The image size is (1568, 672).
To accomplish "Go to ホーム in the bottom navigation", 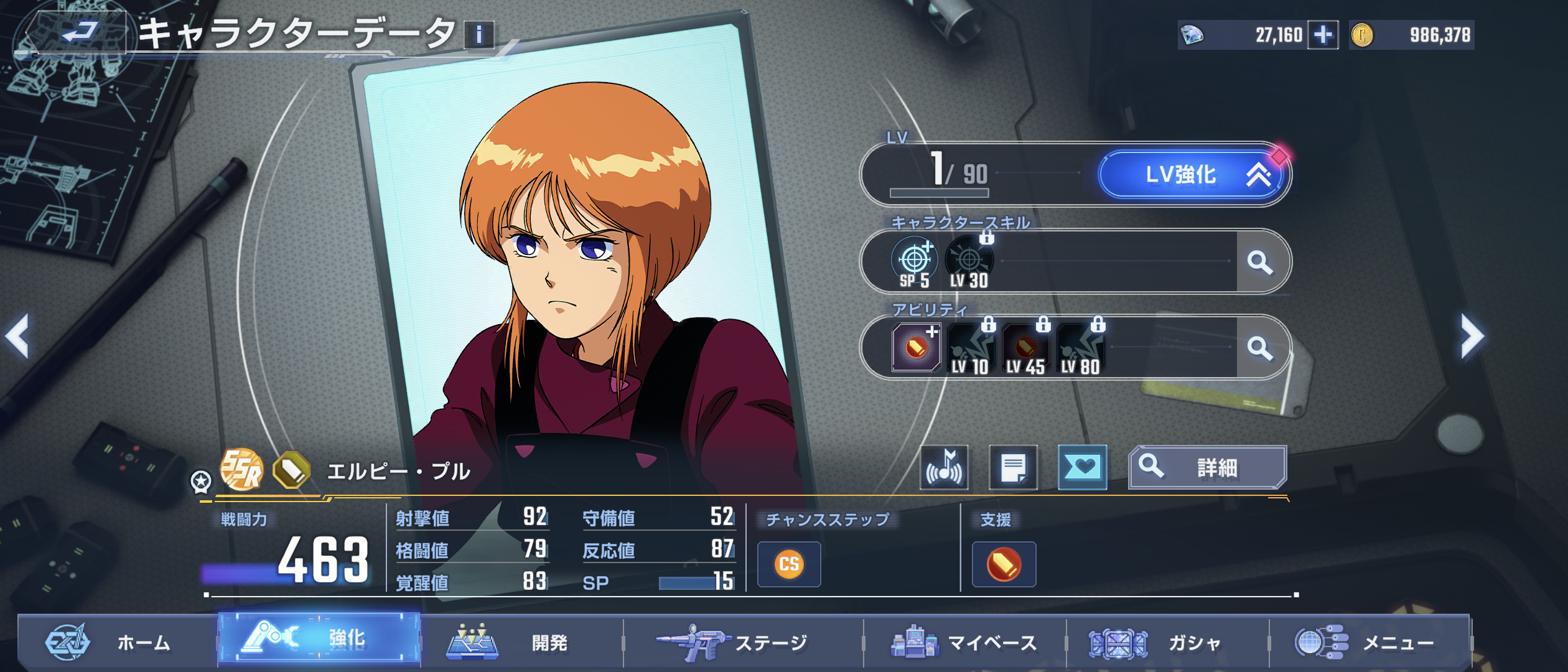I will [118, 642].
